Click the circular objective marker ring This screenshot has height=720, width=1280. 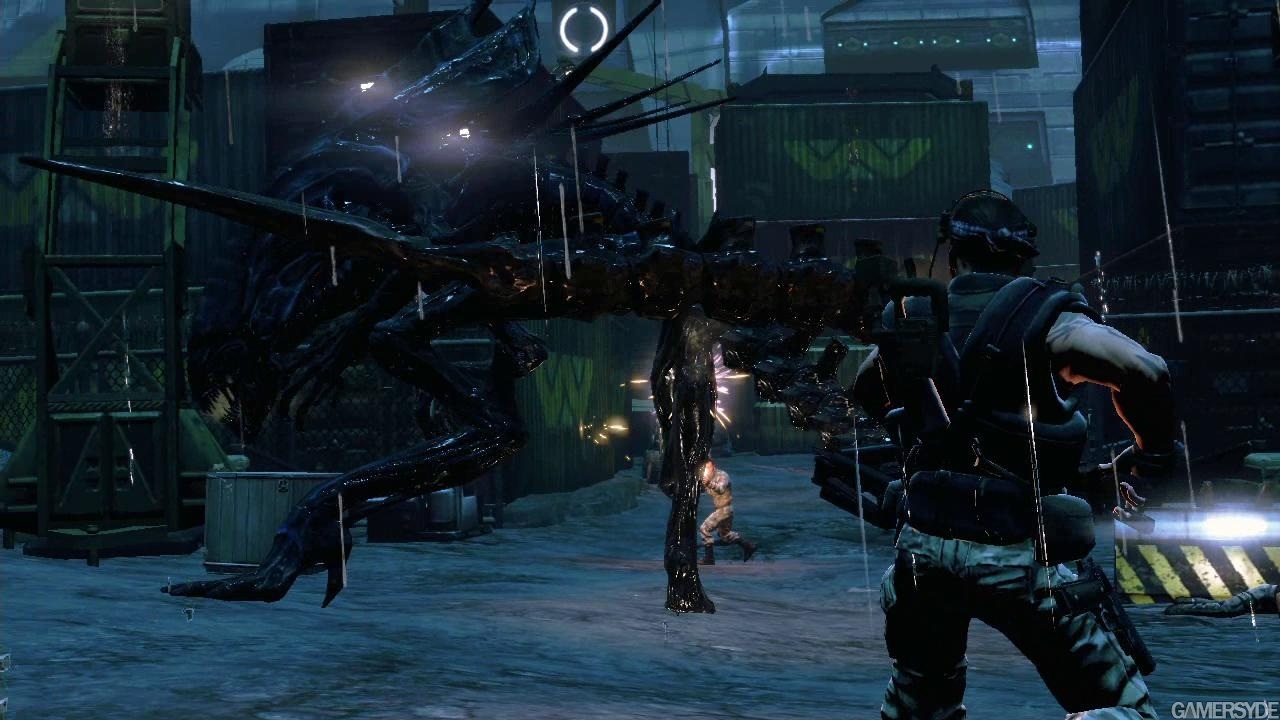[x=584, y=30]
